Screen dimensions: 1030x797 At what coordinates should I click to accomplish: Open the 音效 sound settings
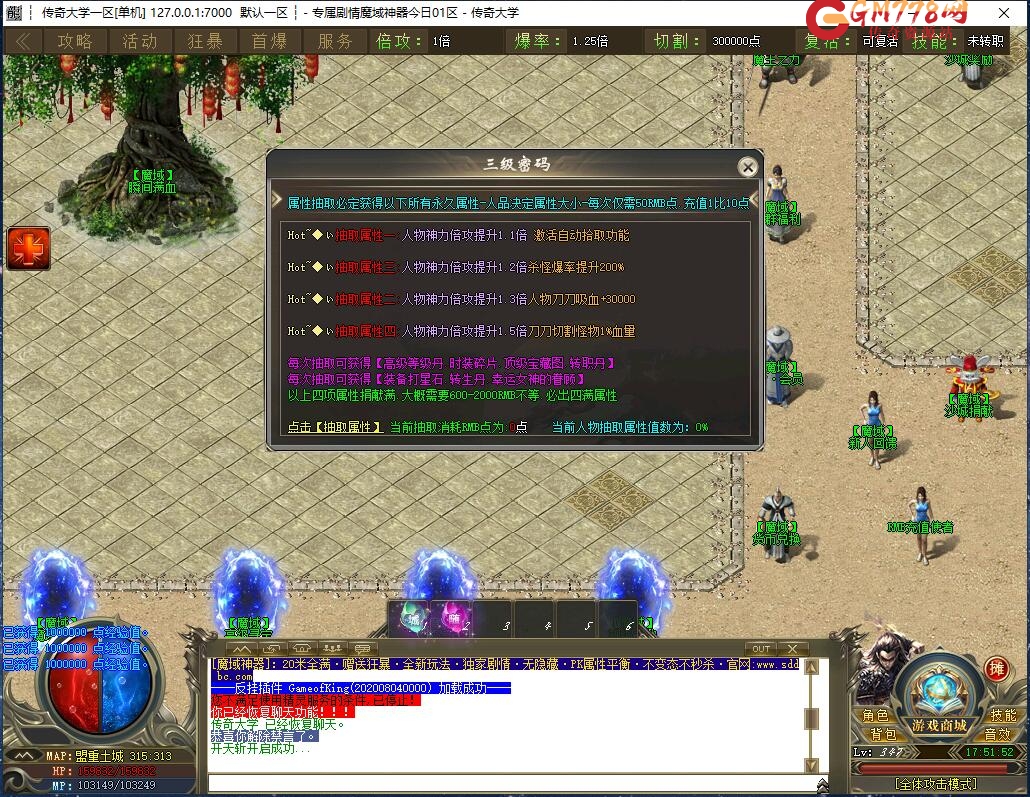997,734
